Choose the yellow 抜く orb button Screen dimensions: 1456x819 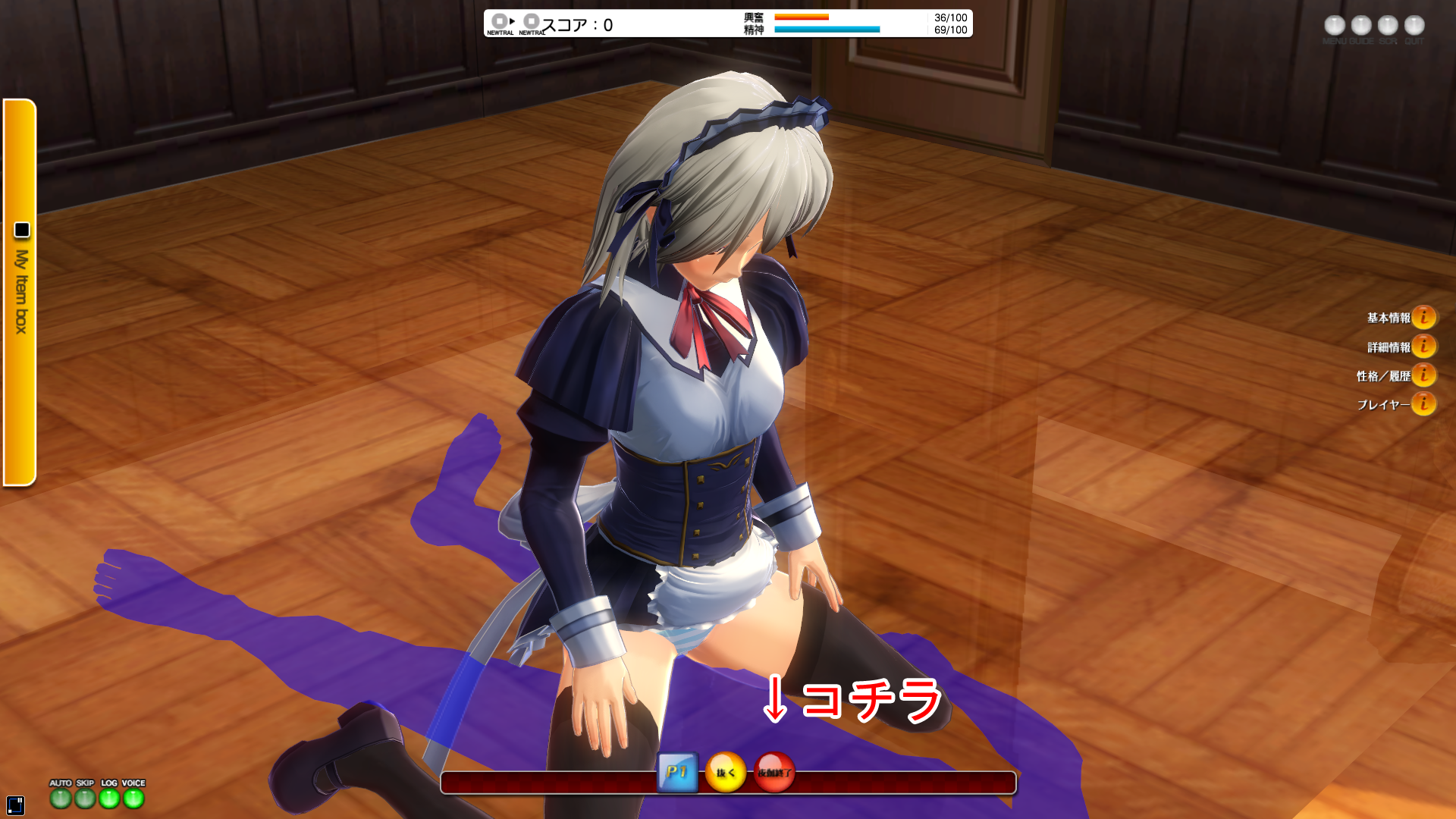click(x=726, y=773)
